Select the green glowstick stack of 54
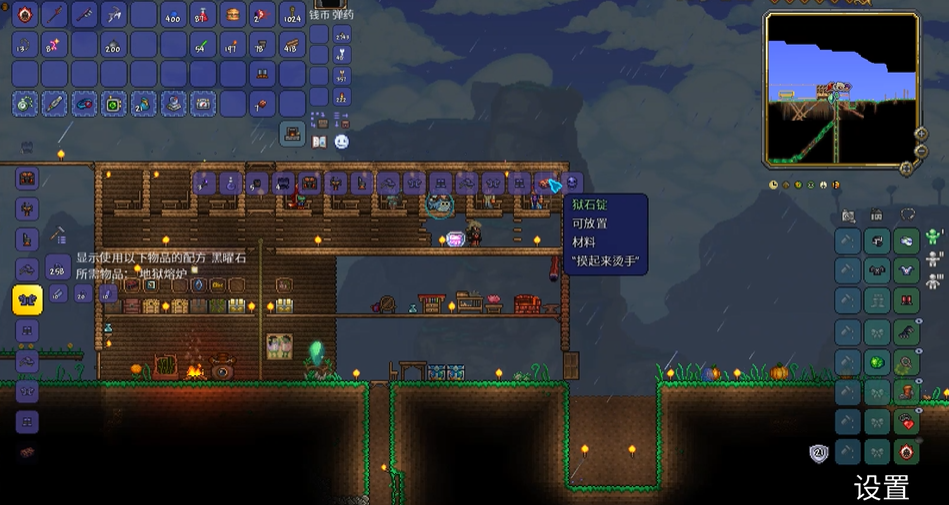949x505 pixels. point(203,44)
